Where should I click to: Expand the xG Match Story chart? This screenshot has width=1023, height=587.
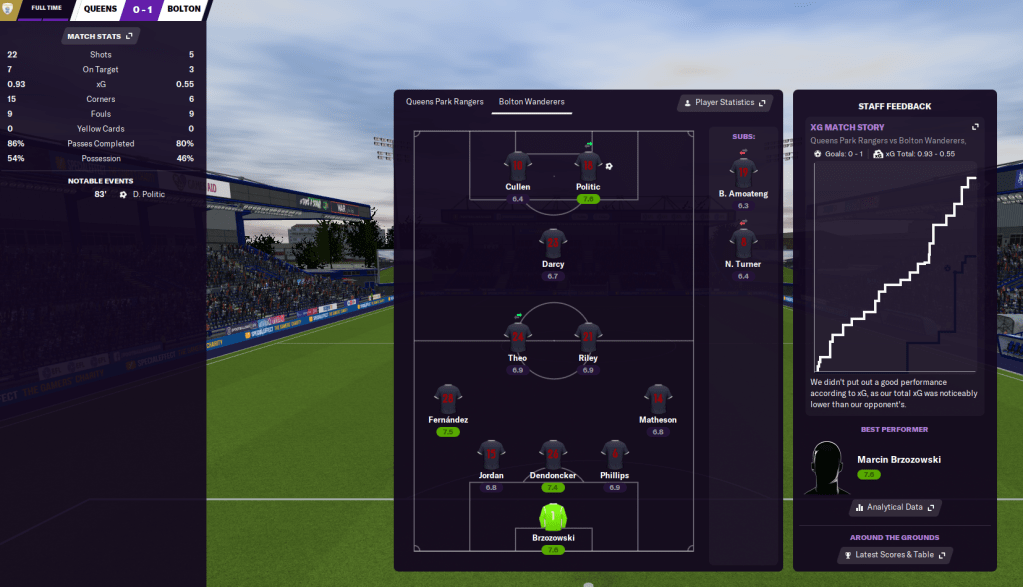click(x=975, y=127)
